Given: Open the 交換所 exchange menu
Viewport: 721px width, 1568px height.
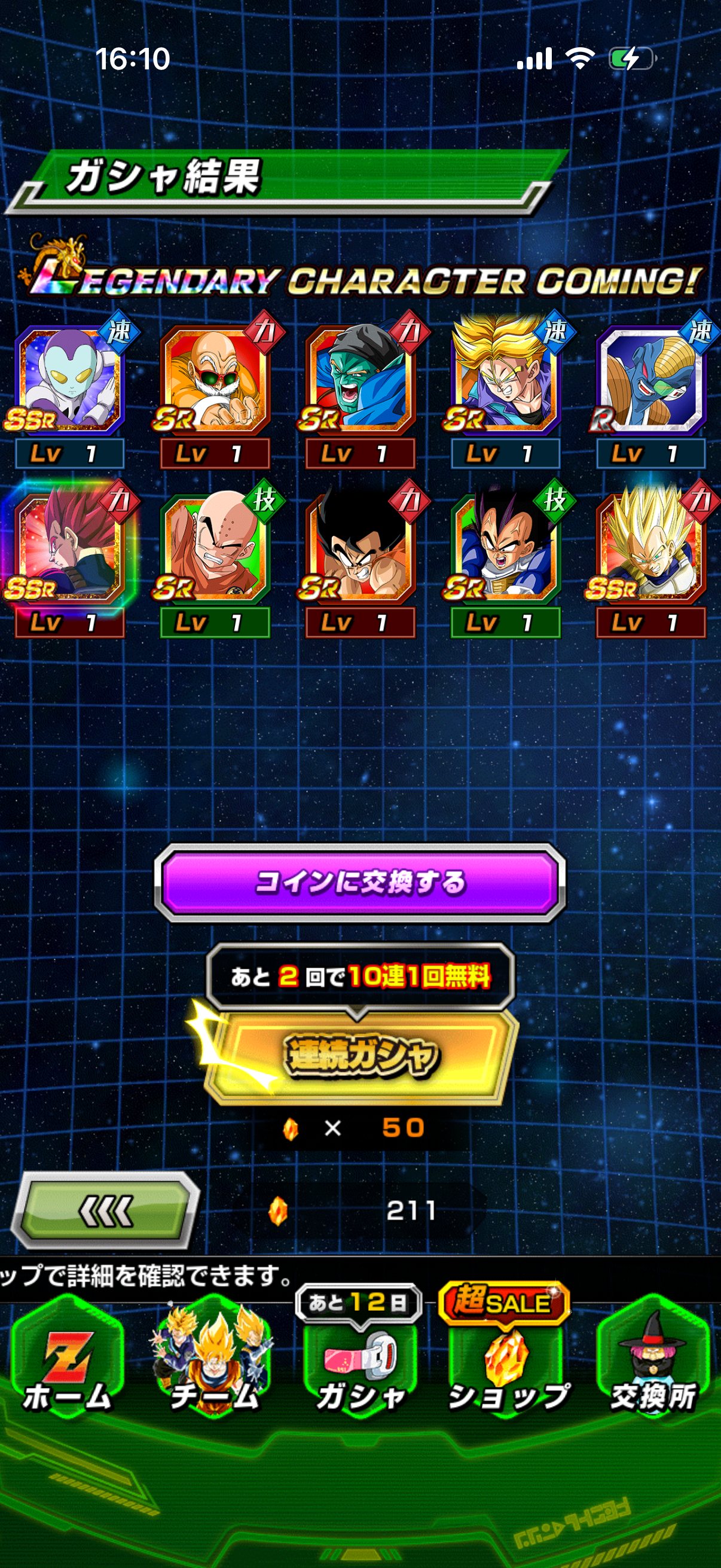Looking at the screenshot, I should 653,1363.
